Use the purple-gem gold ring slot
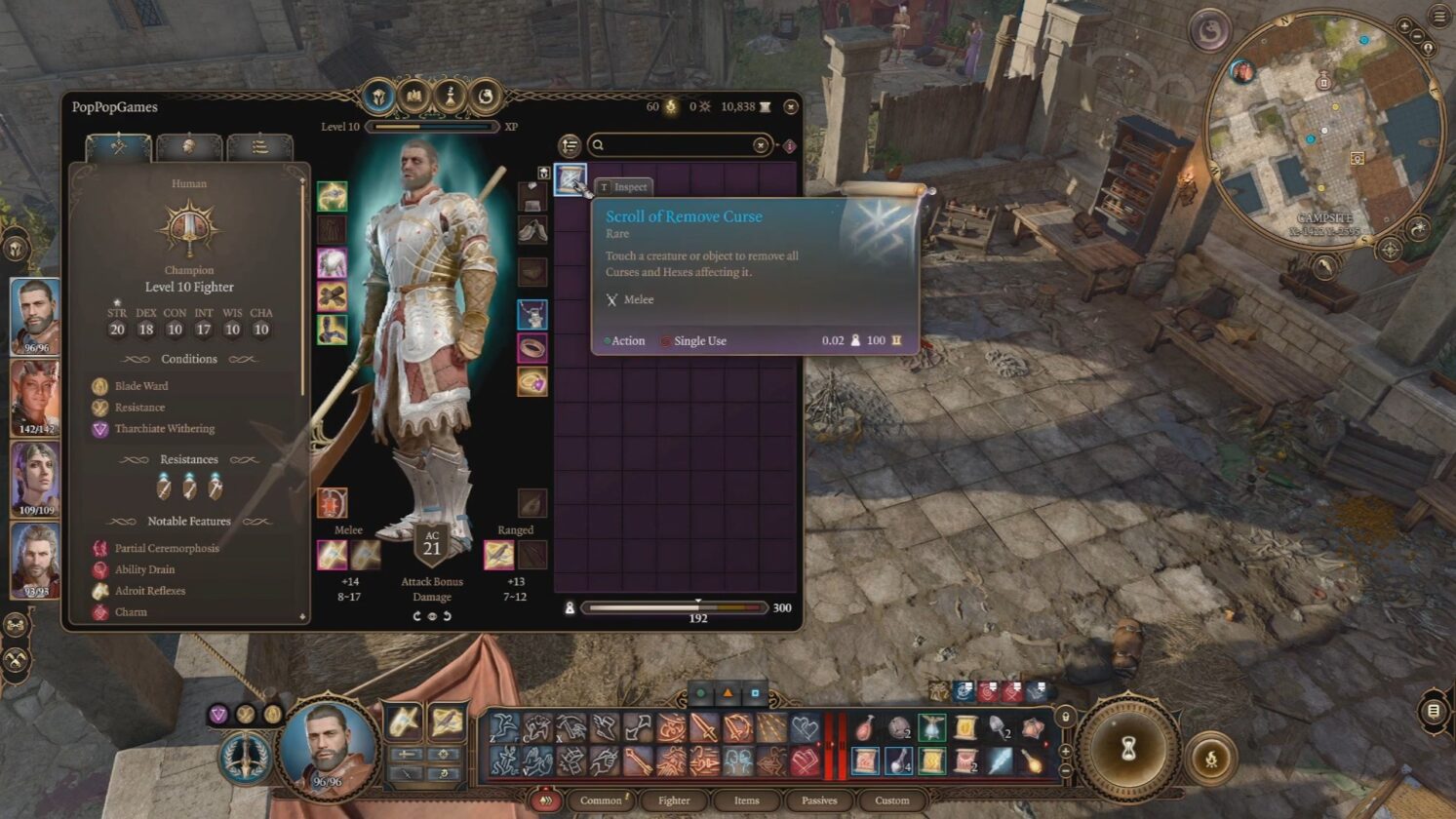The height and width of the screenshot is (819, 1456). (531, 381)
